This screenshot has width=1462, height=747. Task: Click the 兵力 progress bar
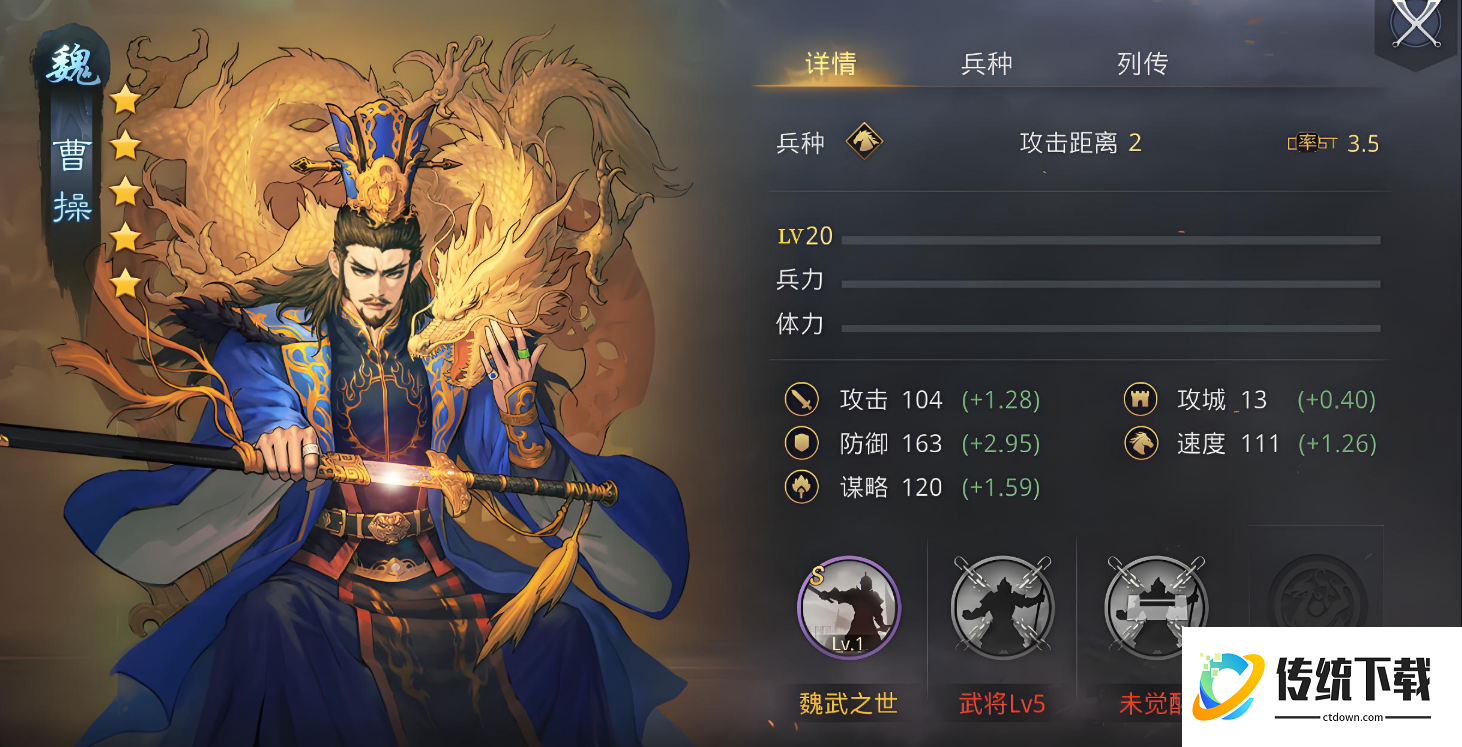point(1108,283)
